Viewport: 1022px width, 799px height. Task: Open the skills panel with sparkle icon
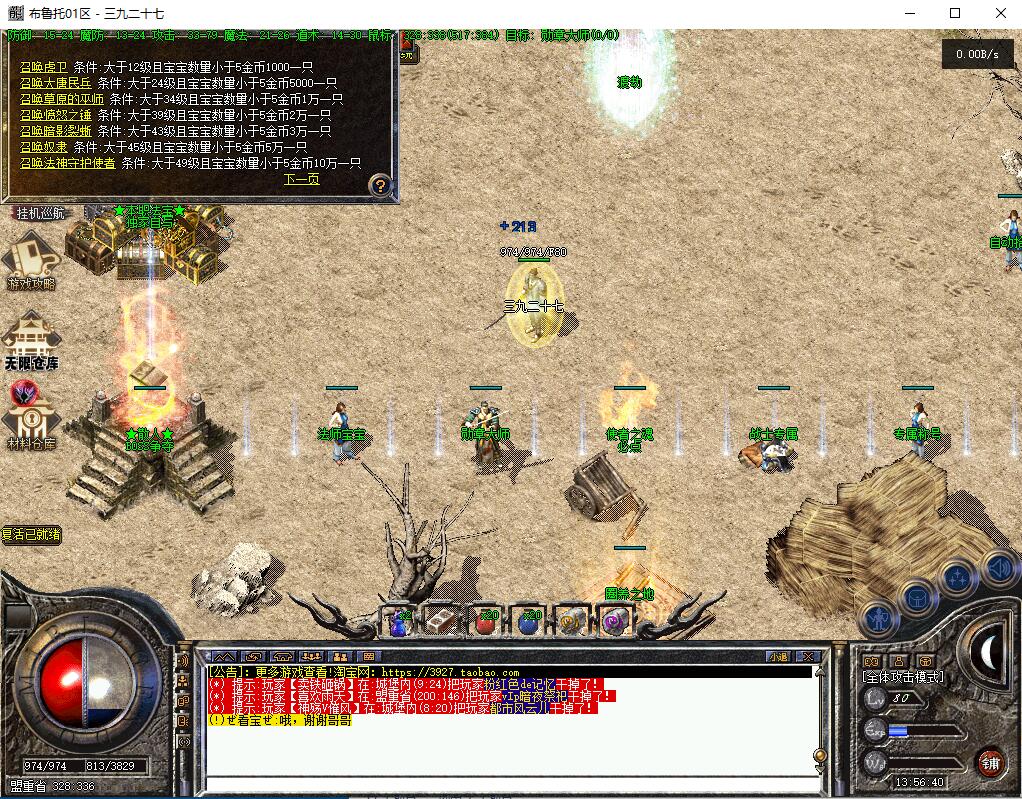(x=957, y=579)
